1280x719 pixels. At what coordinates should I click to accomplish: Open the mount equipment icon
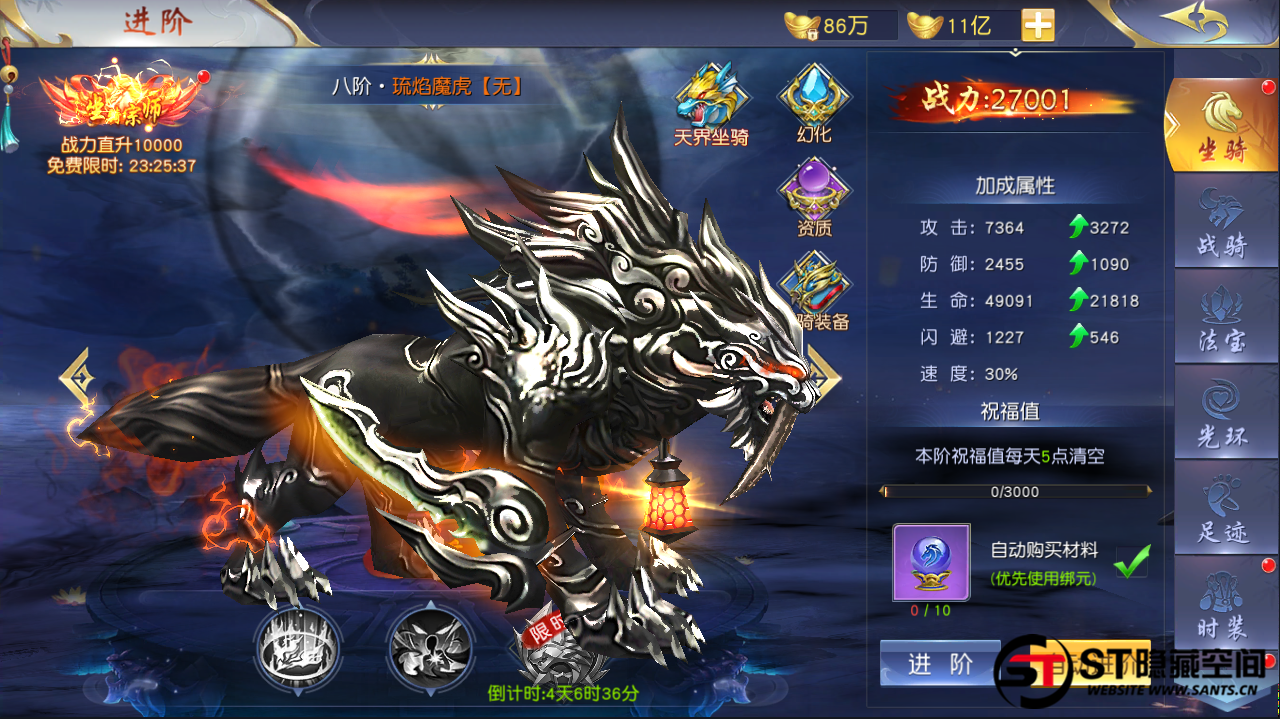coord(815,287)
